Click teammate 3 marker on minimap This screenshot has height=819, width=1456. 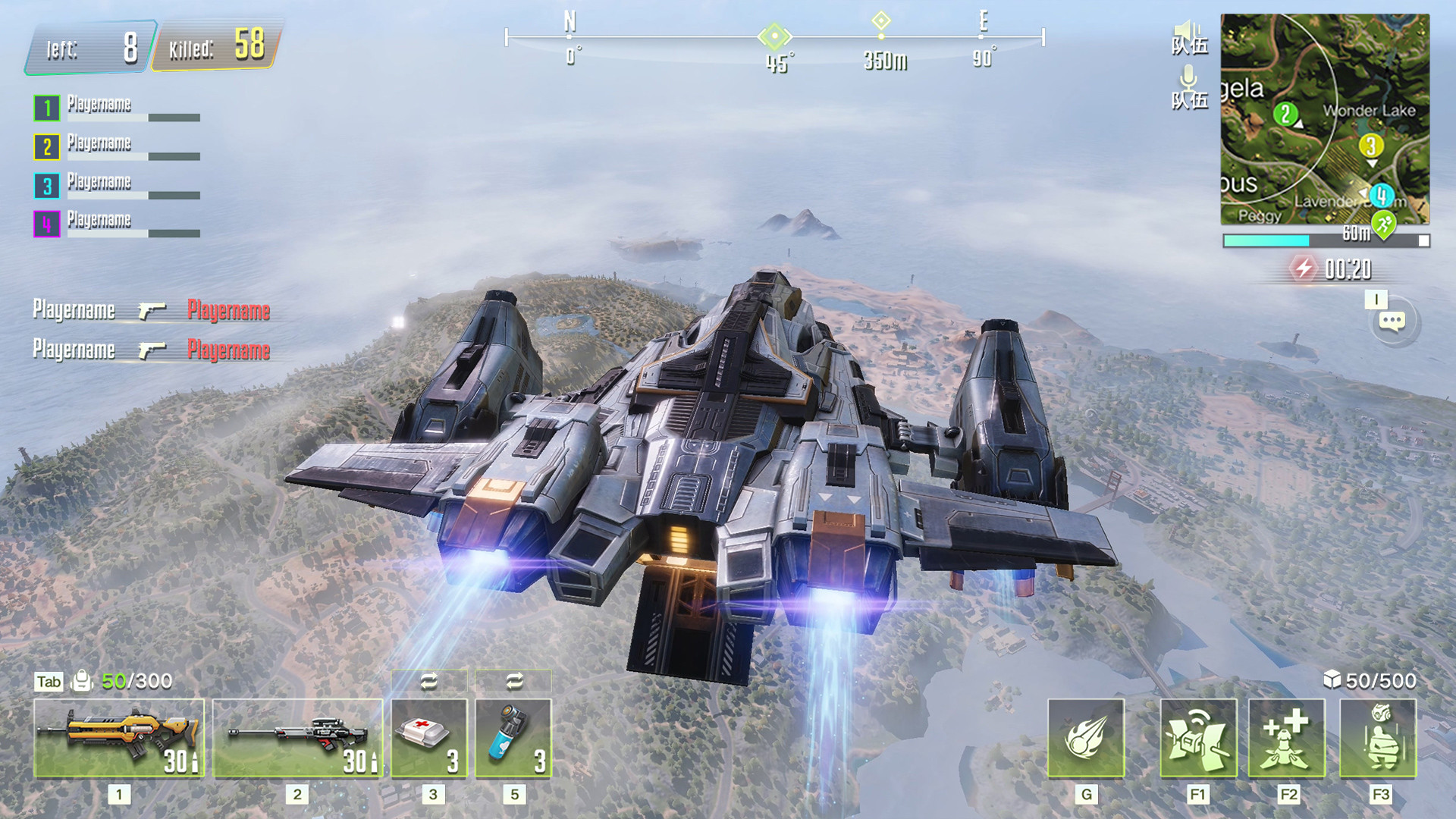click(1370, 146)
